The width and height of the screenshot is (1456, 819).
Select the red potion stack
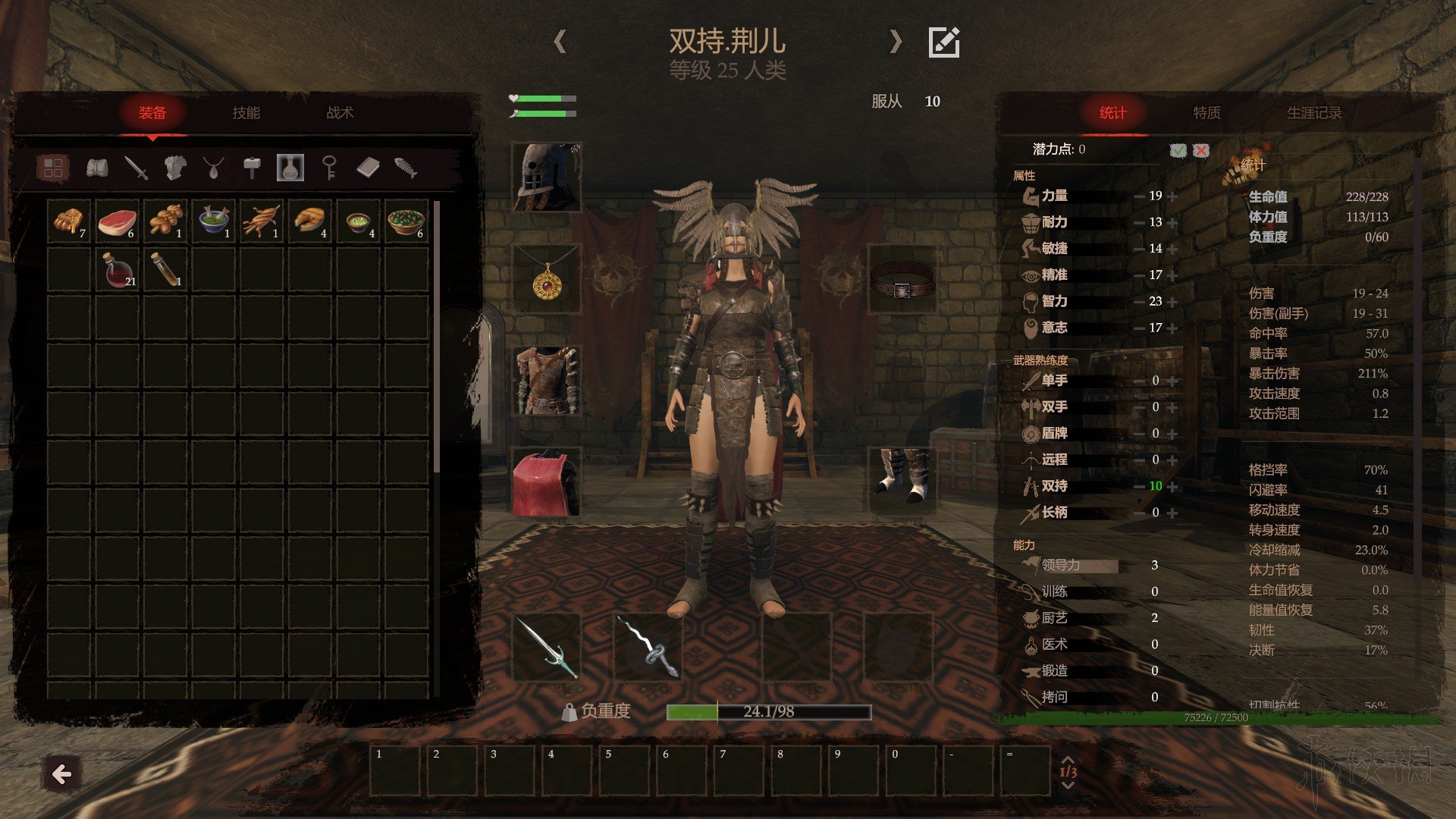coord(118,270)
